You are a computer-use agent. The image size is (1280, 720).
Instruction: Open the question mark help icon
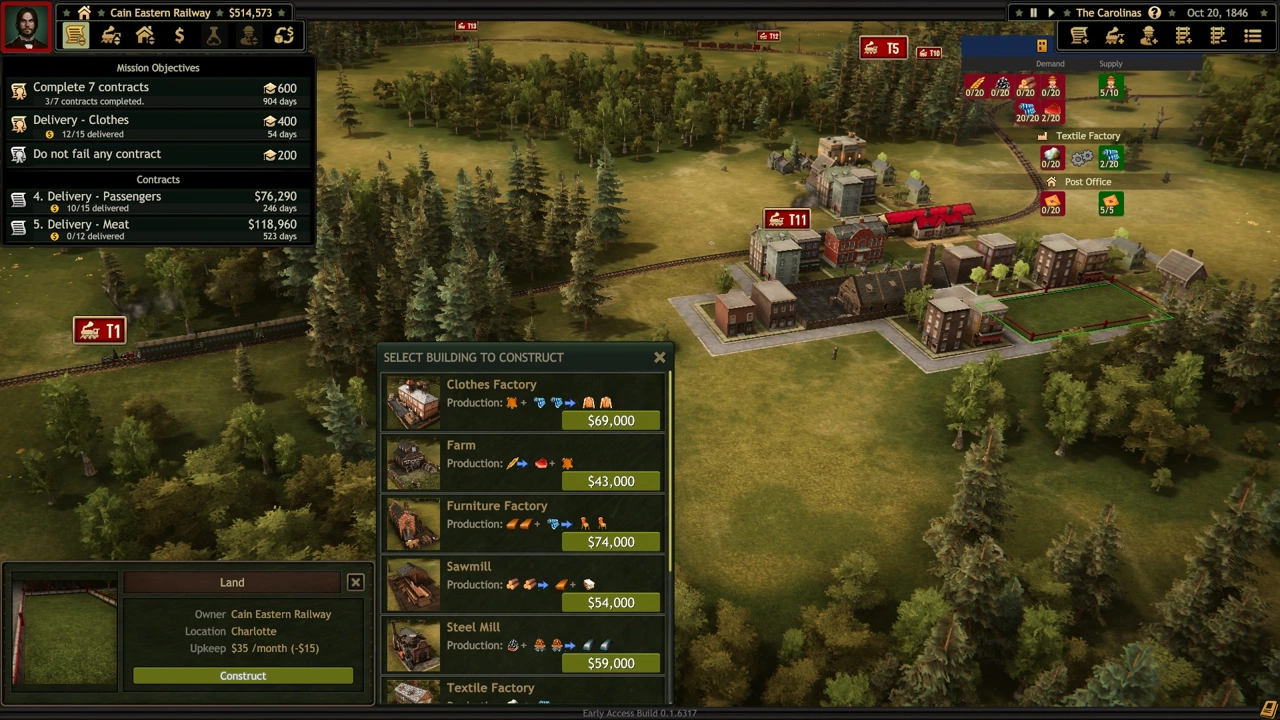pyautogui.click(x=1154, y=13)
